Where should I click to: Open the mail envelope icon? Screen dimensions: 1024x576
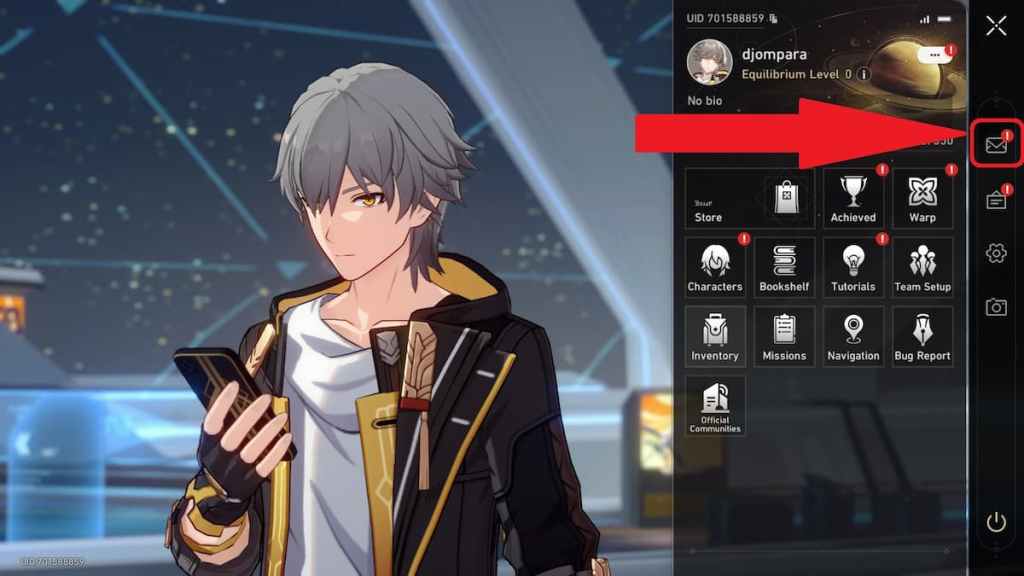click(996, 145)
